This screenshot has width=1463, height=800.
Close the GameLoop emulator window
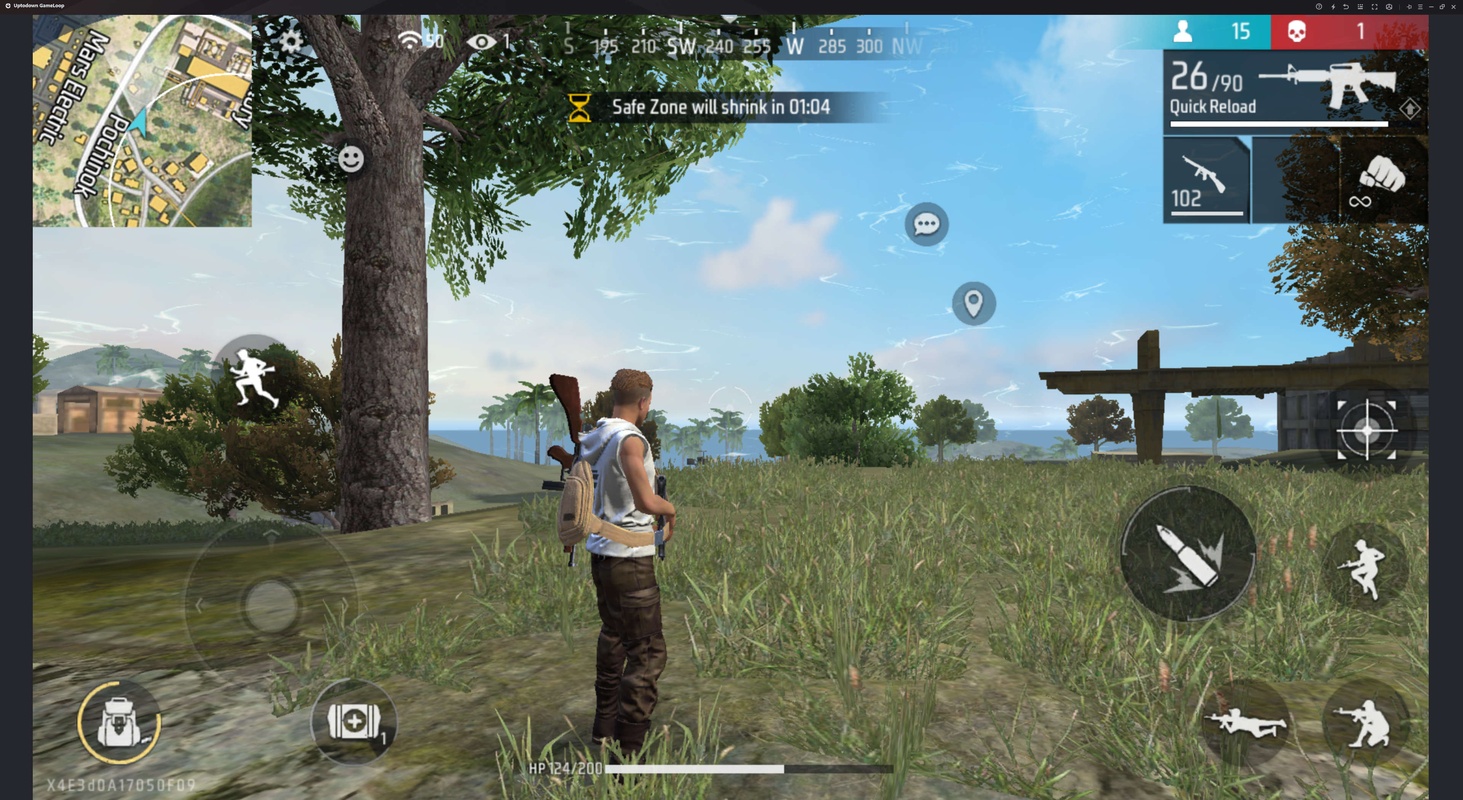[1453, 6]
